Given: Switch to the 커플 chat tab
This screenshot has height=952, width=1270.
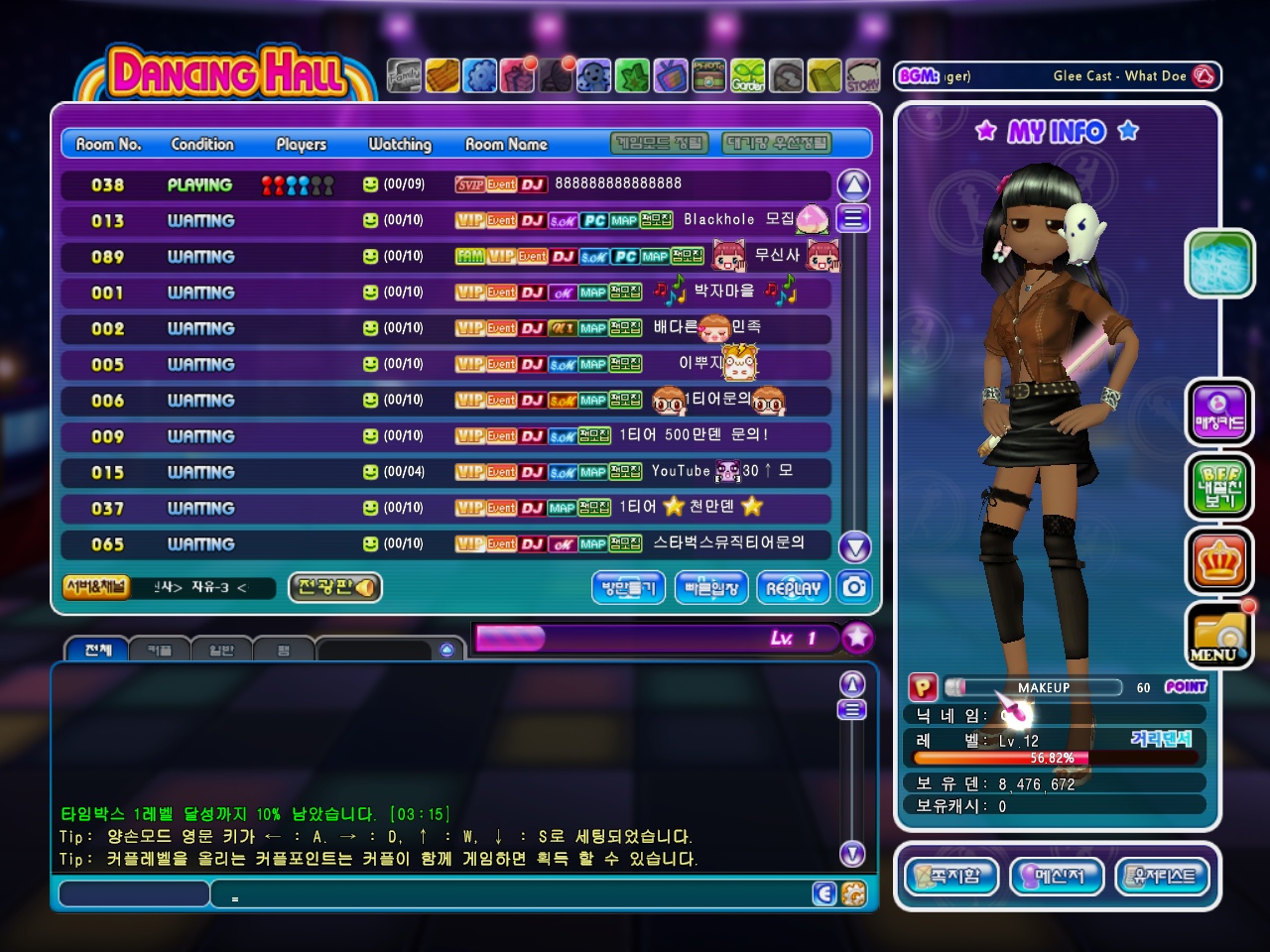Looking at the screenshot, I should point(159,651).
